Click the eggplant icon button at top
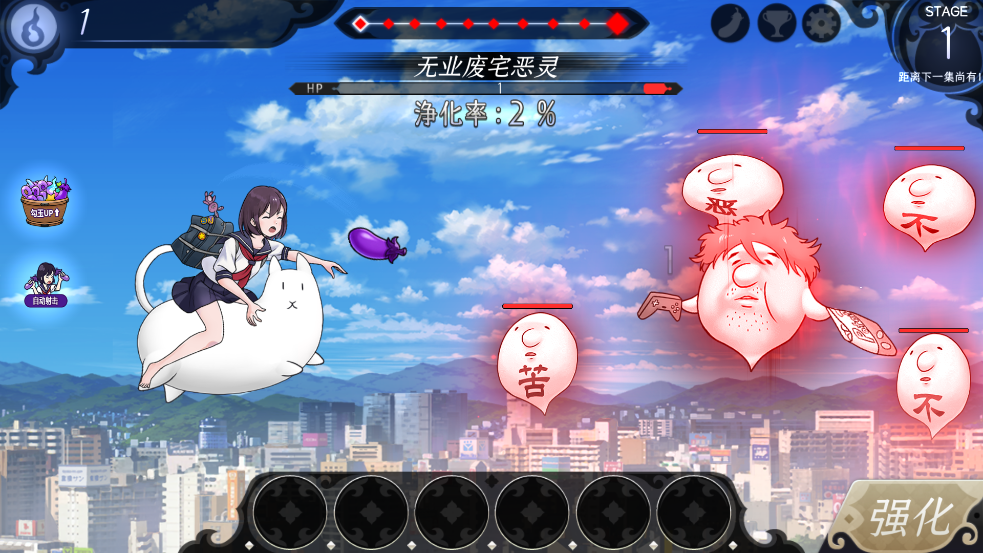The width and height of the screenshot is (983, 553). coord(731,23)
